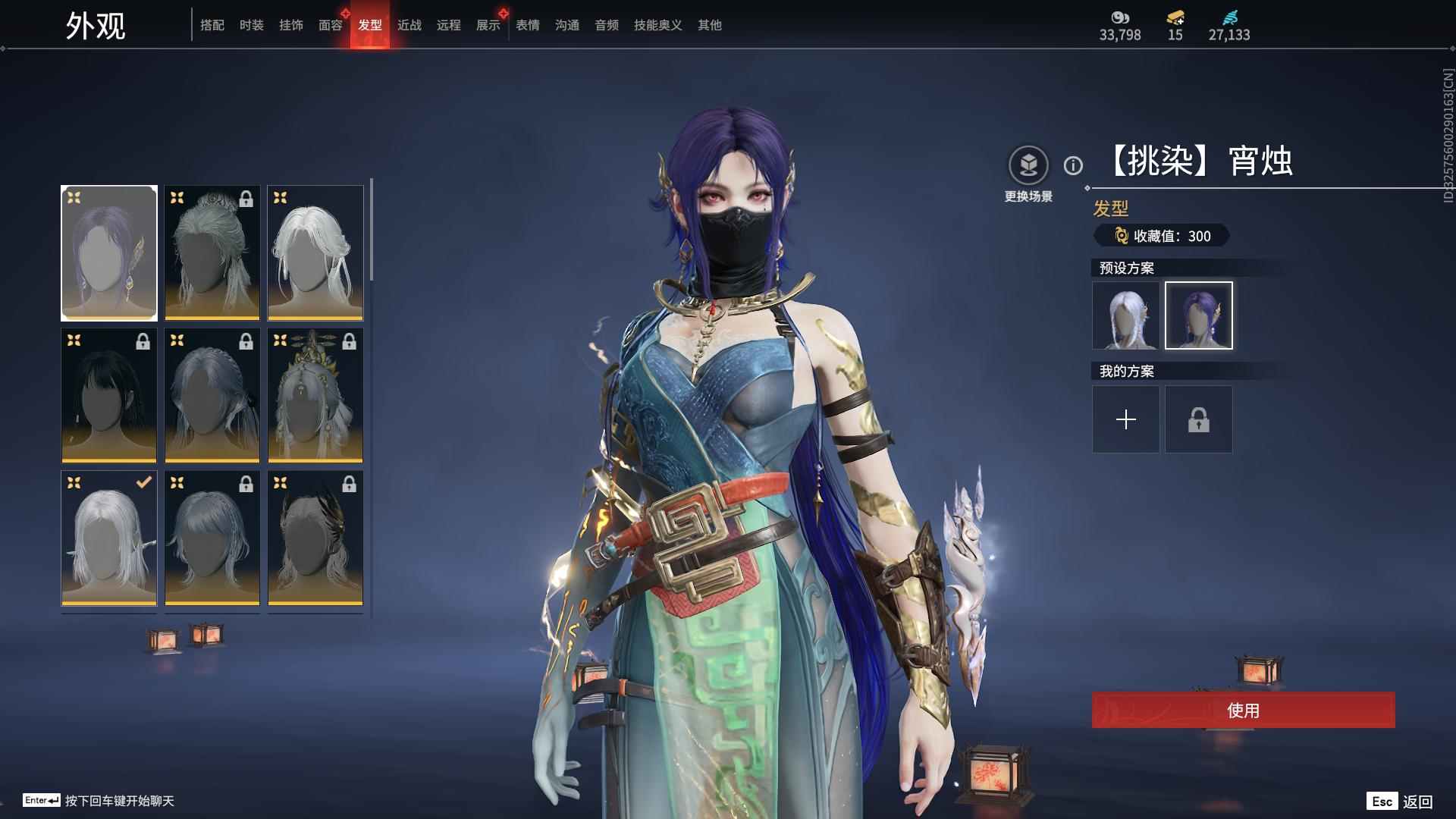
Task: Select the 面容 tab
Action: coord(330,25)
